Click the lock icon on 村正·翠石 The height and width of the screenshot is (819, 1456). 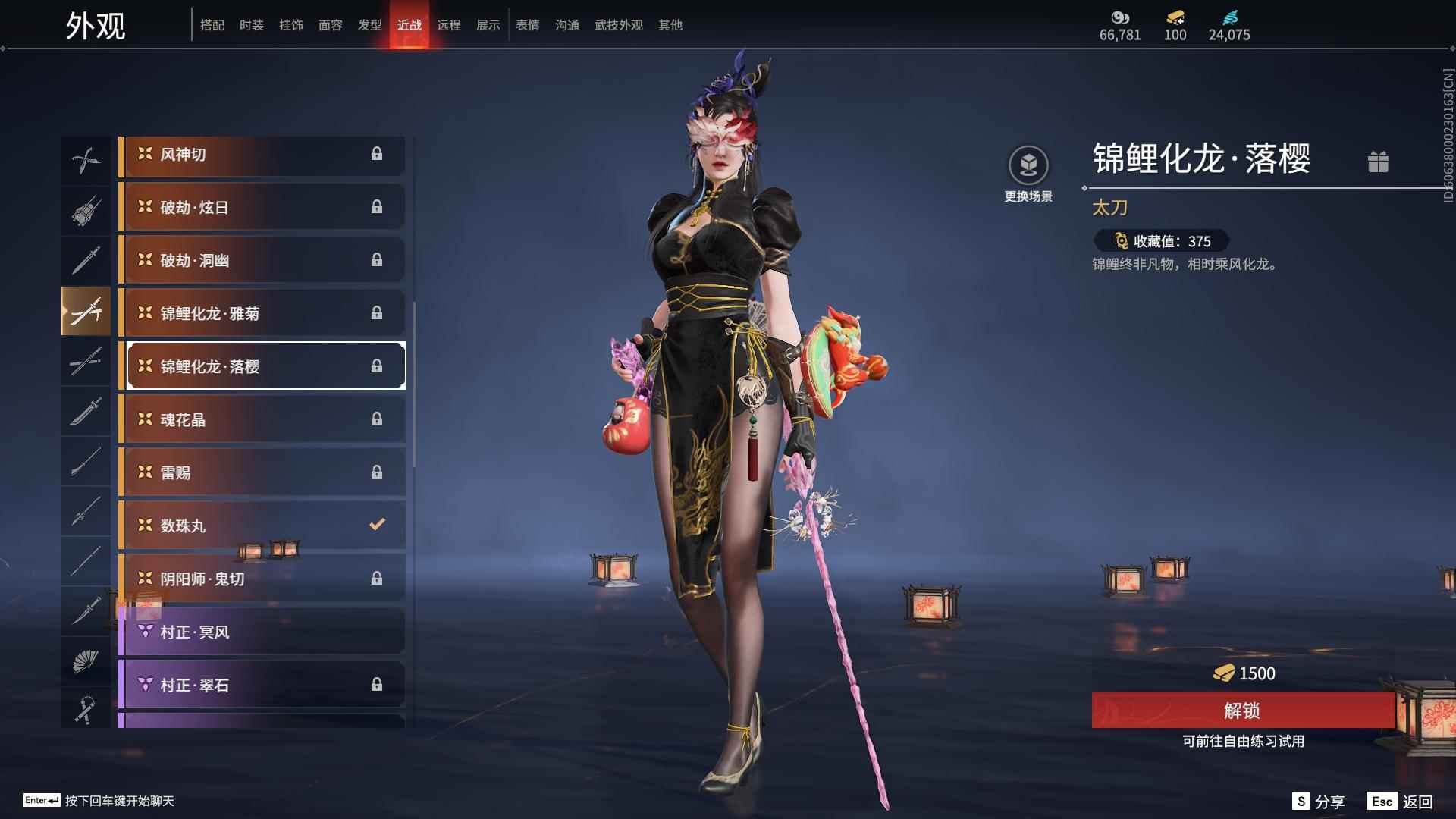[377, 683]
